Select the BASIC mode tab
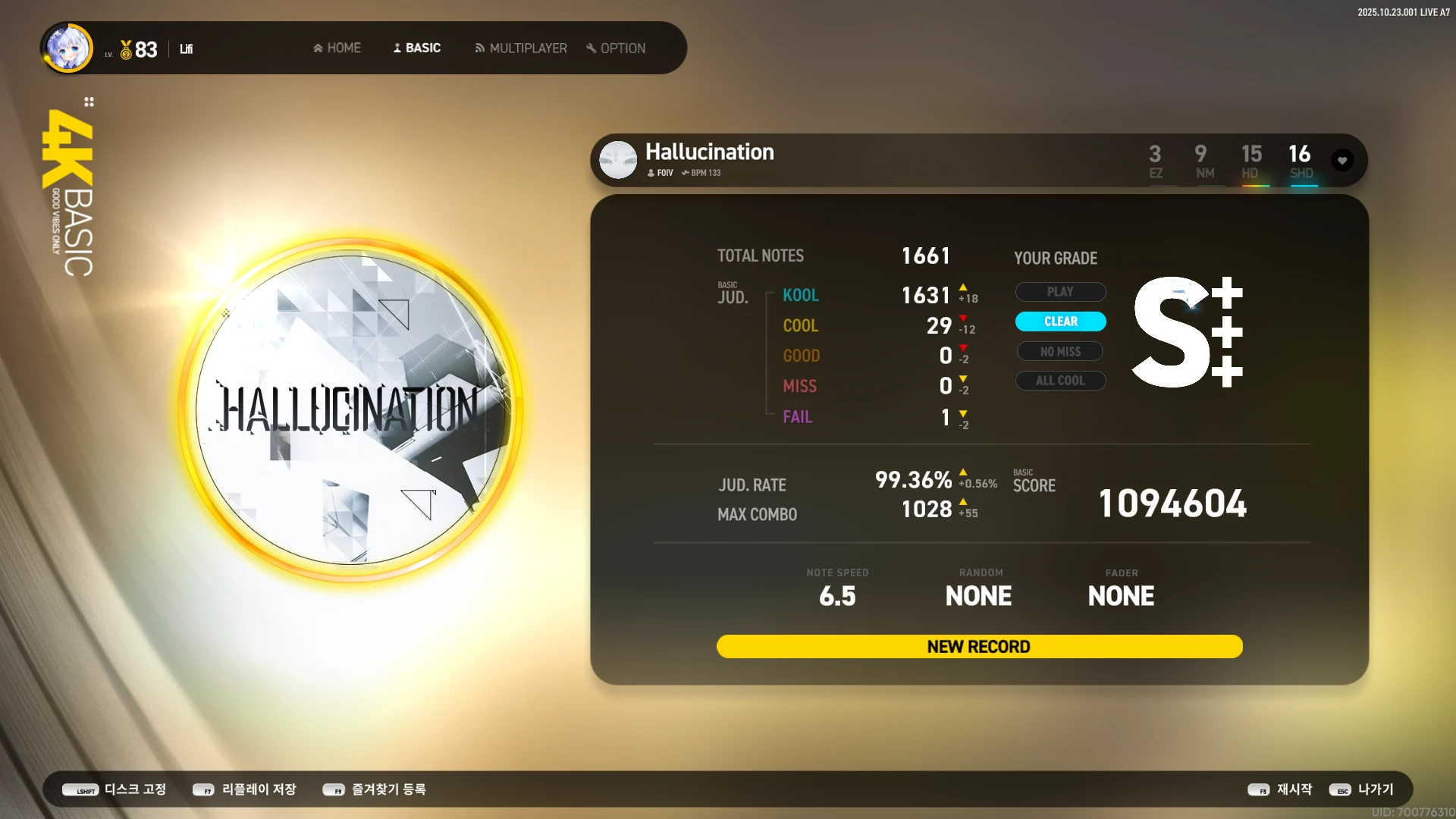 (417, 48)
